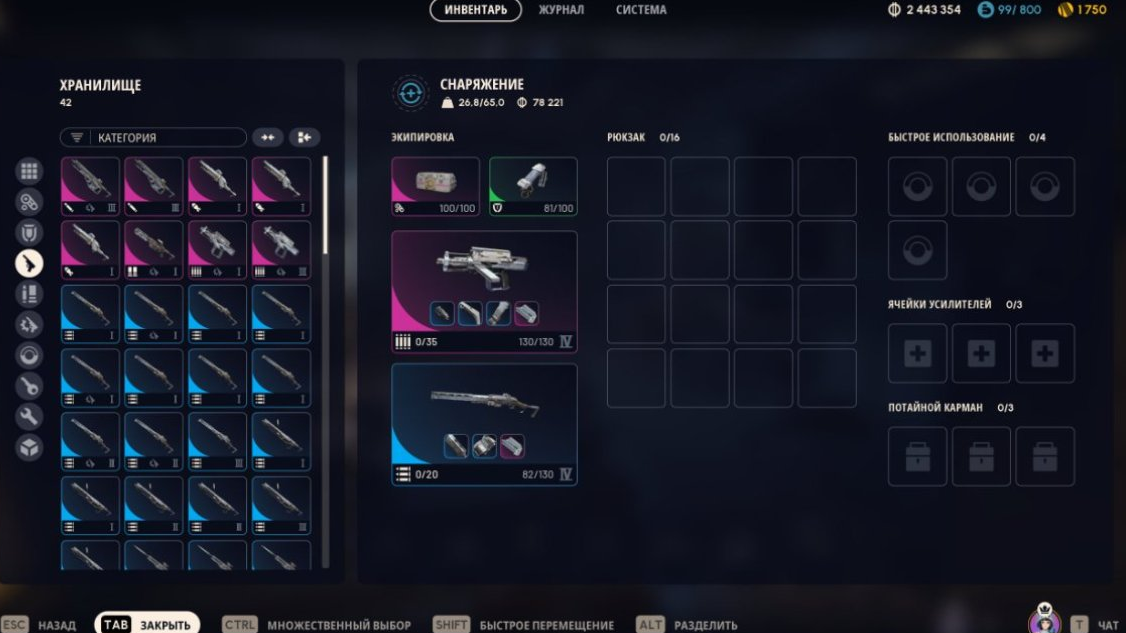Open the Журнал tab
The image size is (1126, 633).
561,10
